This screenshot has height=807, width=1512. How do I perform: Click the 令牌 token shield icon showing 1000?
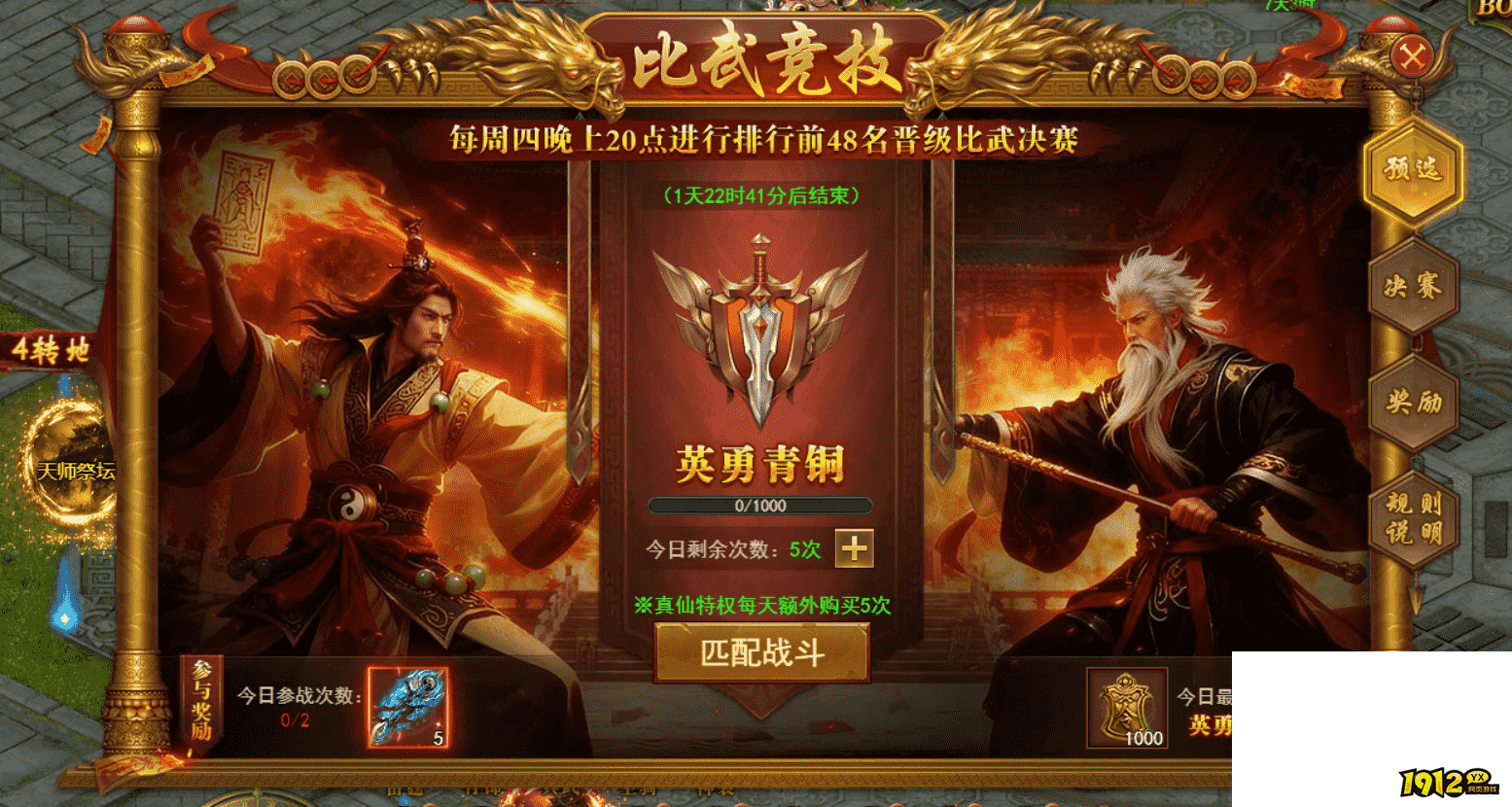pyautogui.click(x=1127, y=707)
